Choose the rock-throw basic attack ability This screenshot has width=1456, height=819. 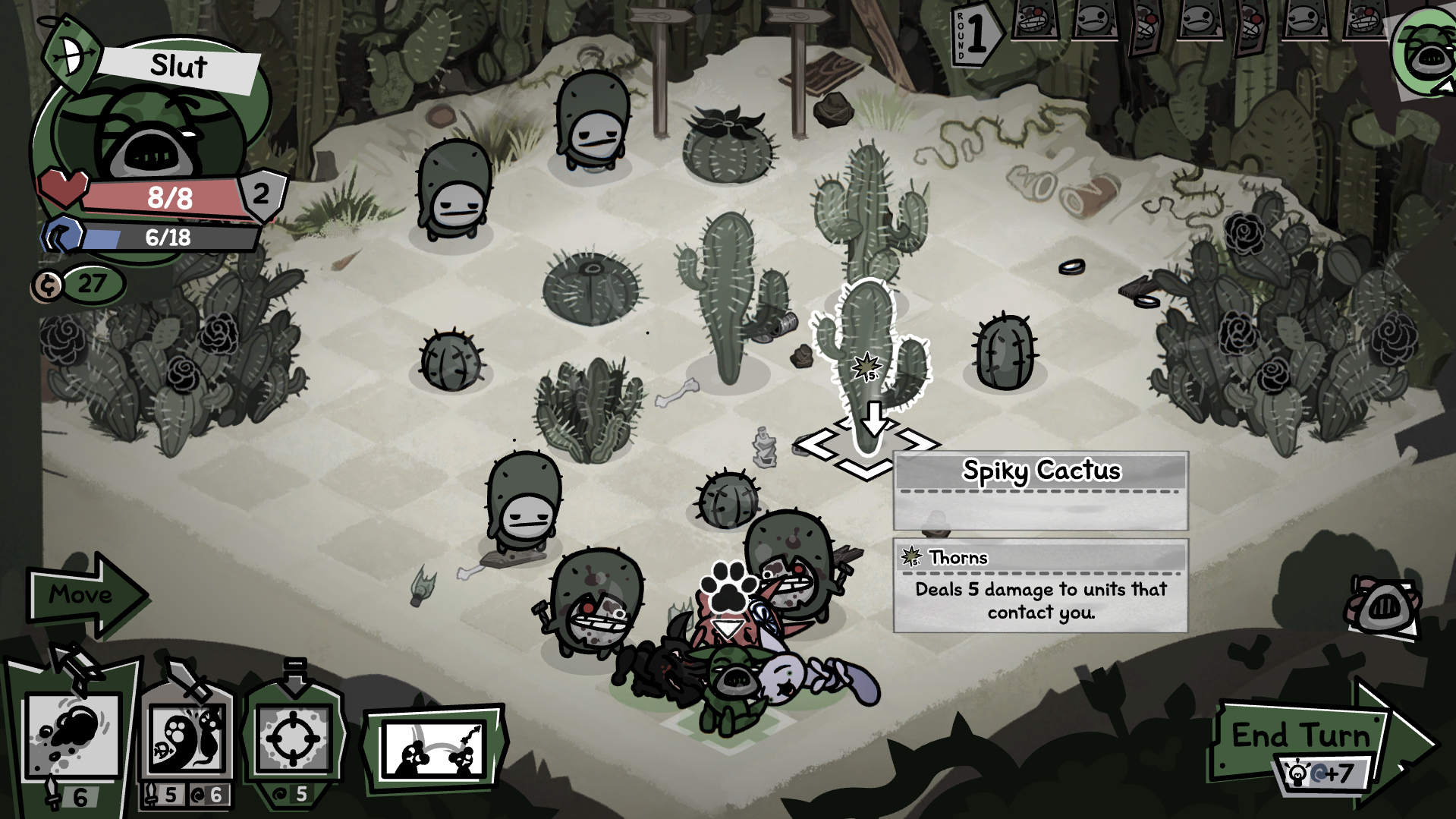[74, 736]
